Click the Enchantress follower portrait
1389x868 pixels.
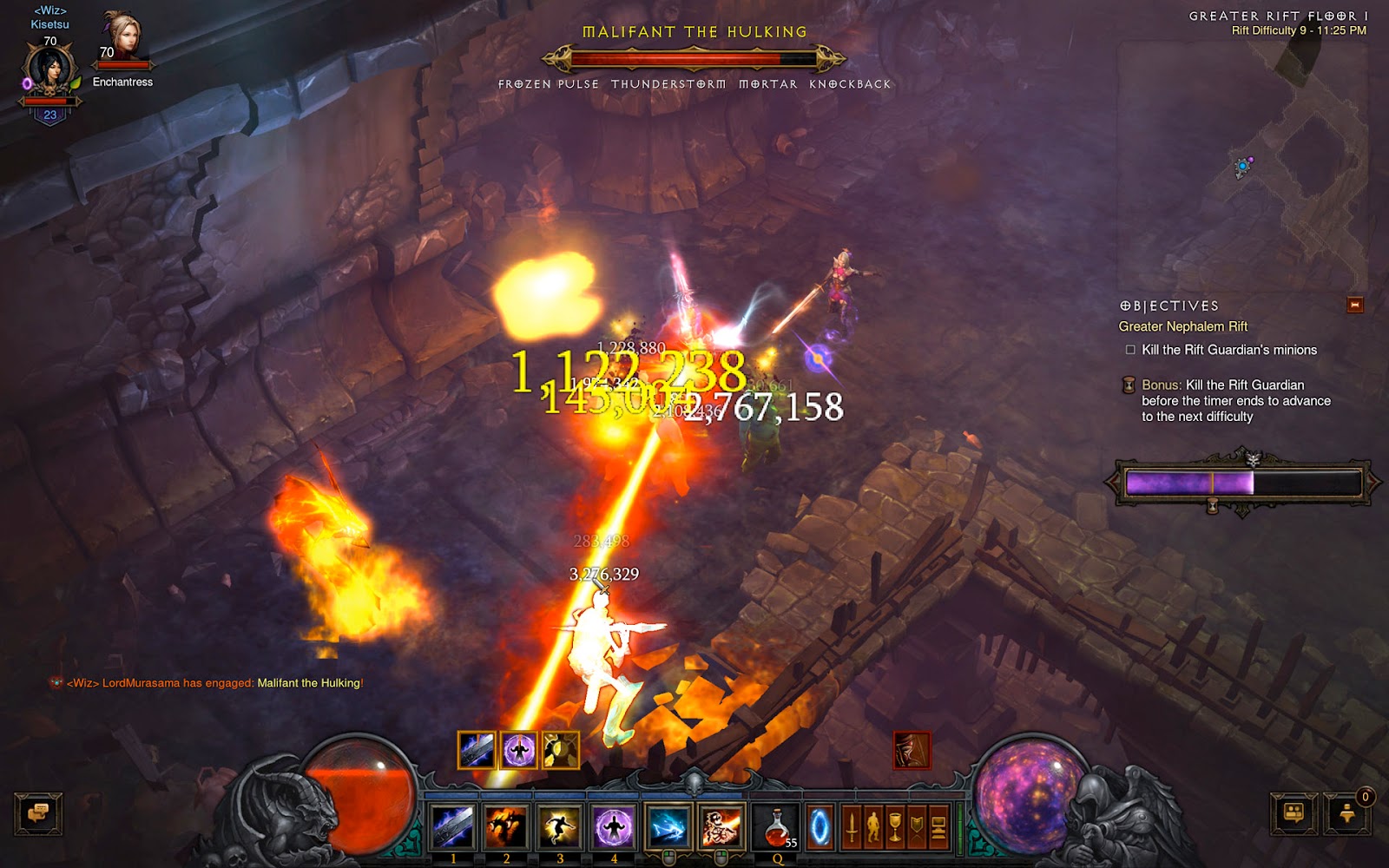[122, 39]
